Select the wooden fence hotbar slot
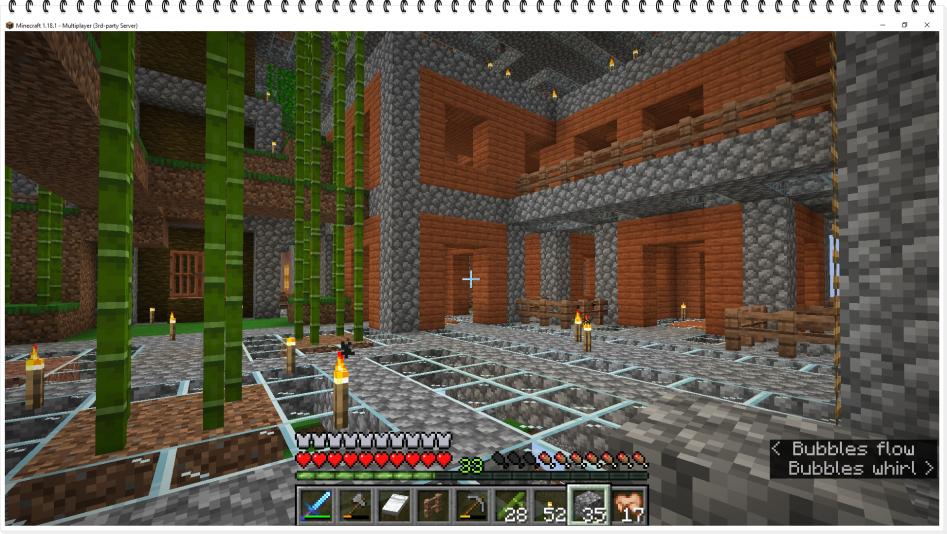Image resolution: width=947 pixels, height=534 pixels. point(433,506)
